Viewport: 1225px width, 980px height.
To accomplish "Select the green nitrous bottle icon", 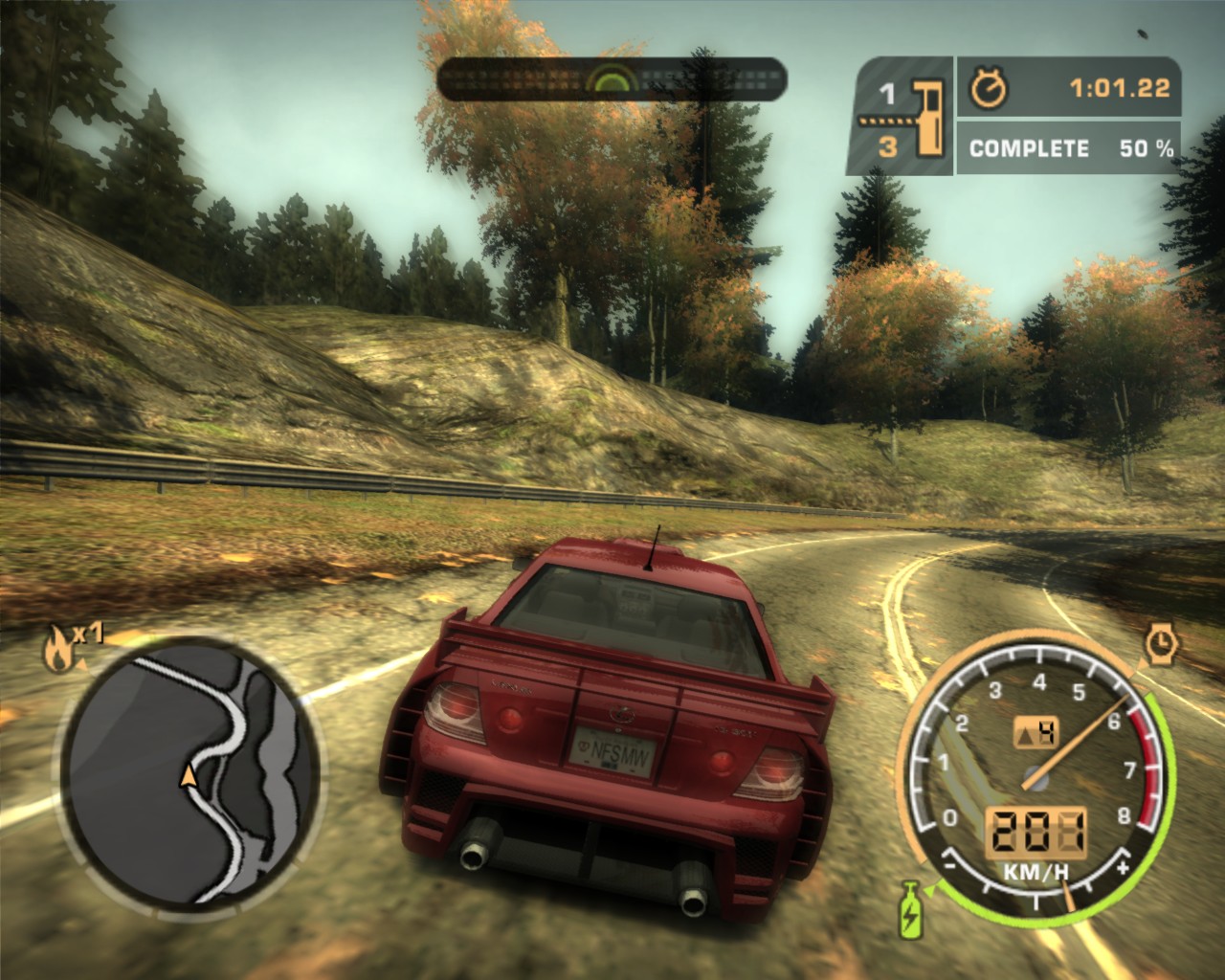I will point(909,910).
